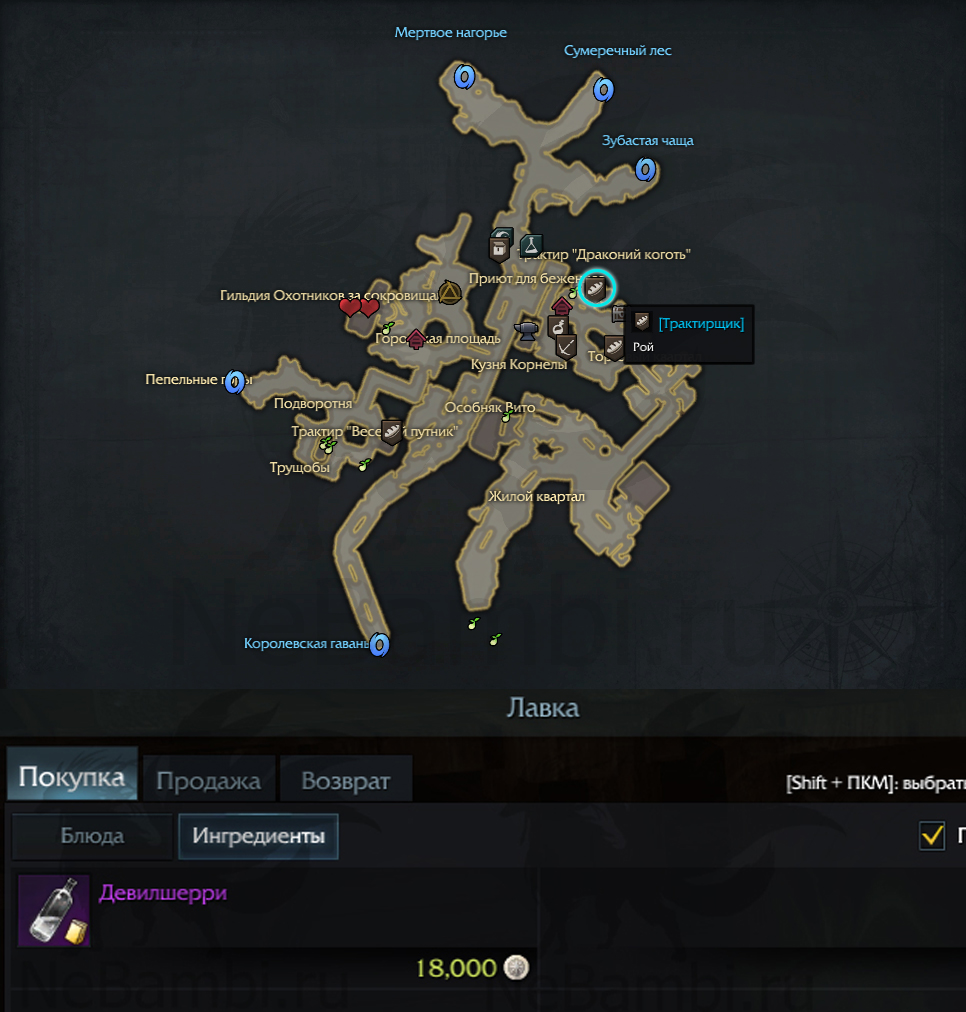The height and width of the screenshot is (1012, 966).
Task: Choose the Зубастая чаща portal marker
Action: coord(645,169)
